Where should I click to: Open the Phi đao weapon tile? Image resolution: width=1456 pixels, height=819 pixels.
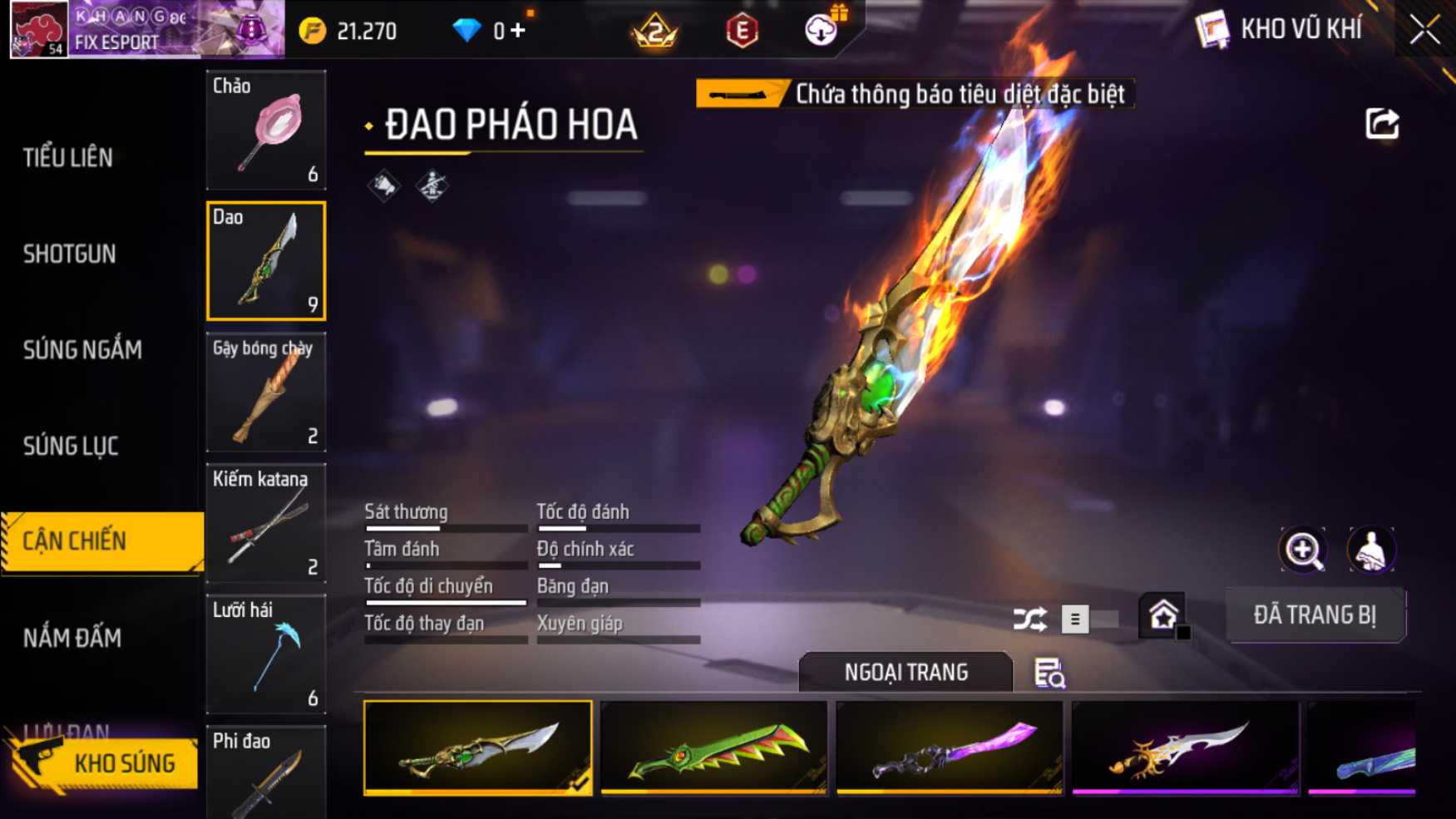coord(266,773)
